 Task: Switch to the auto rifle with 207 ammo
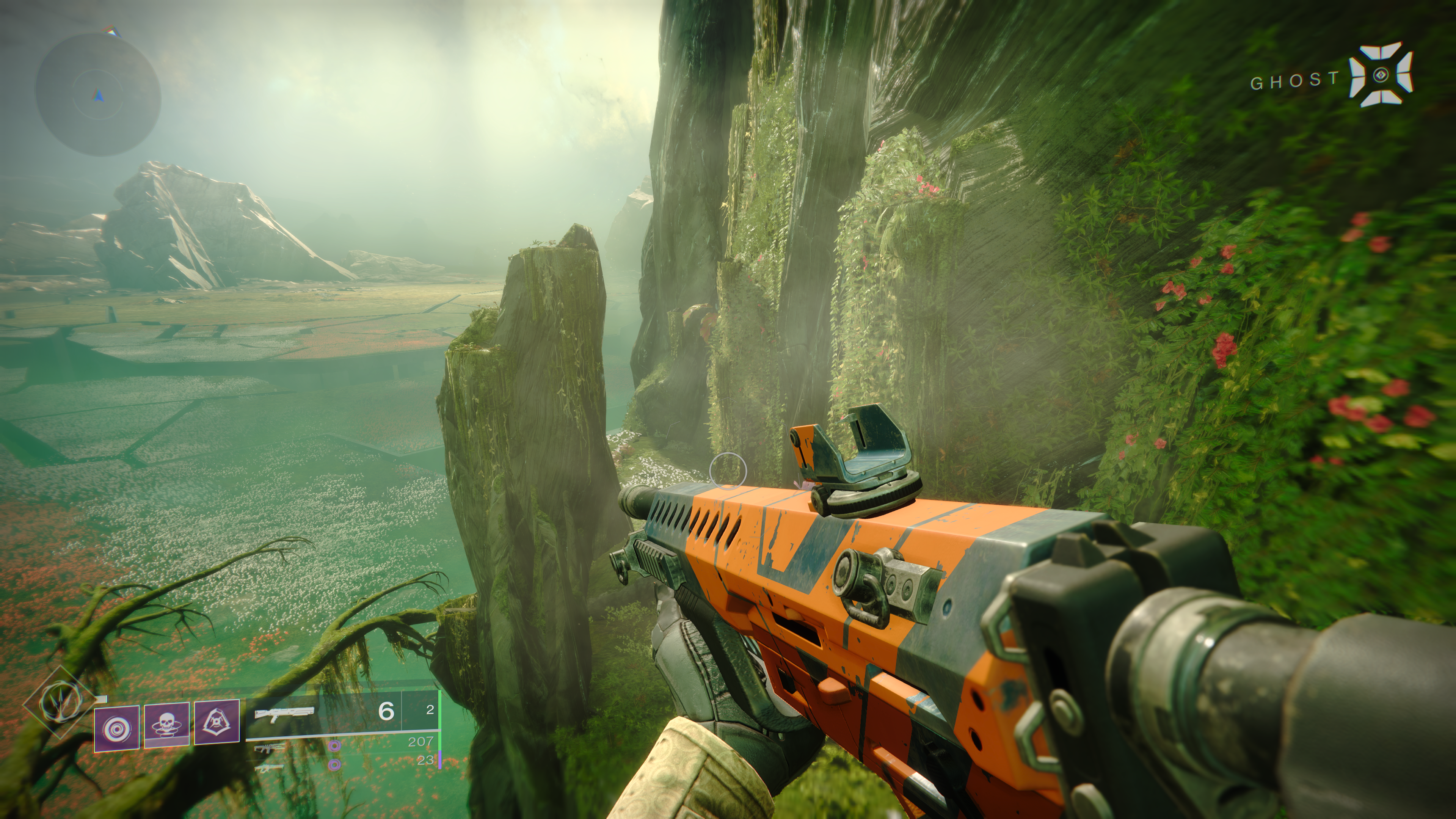[270, 748]
